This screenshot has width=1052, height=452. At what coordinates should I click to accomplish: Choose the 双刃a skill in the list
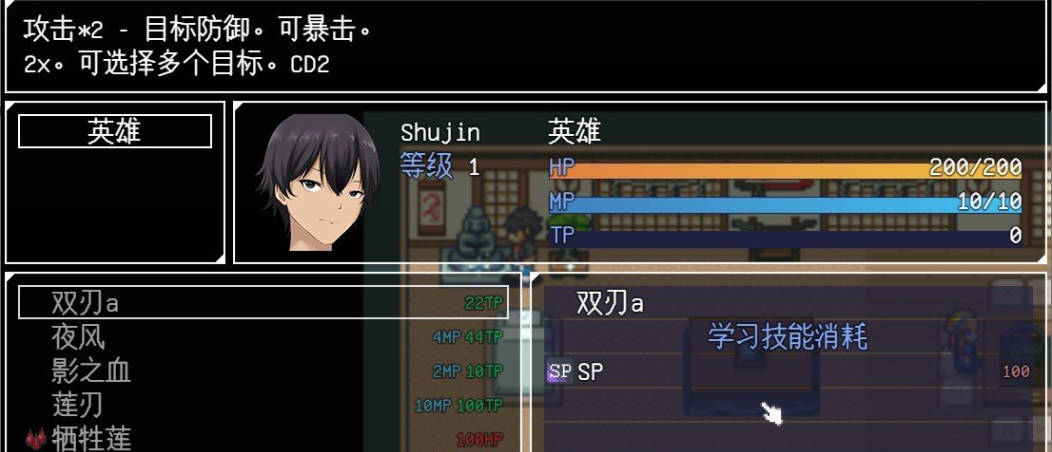264,303
